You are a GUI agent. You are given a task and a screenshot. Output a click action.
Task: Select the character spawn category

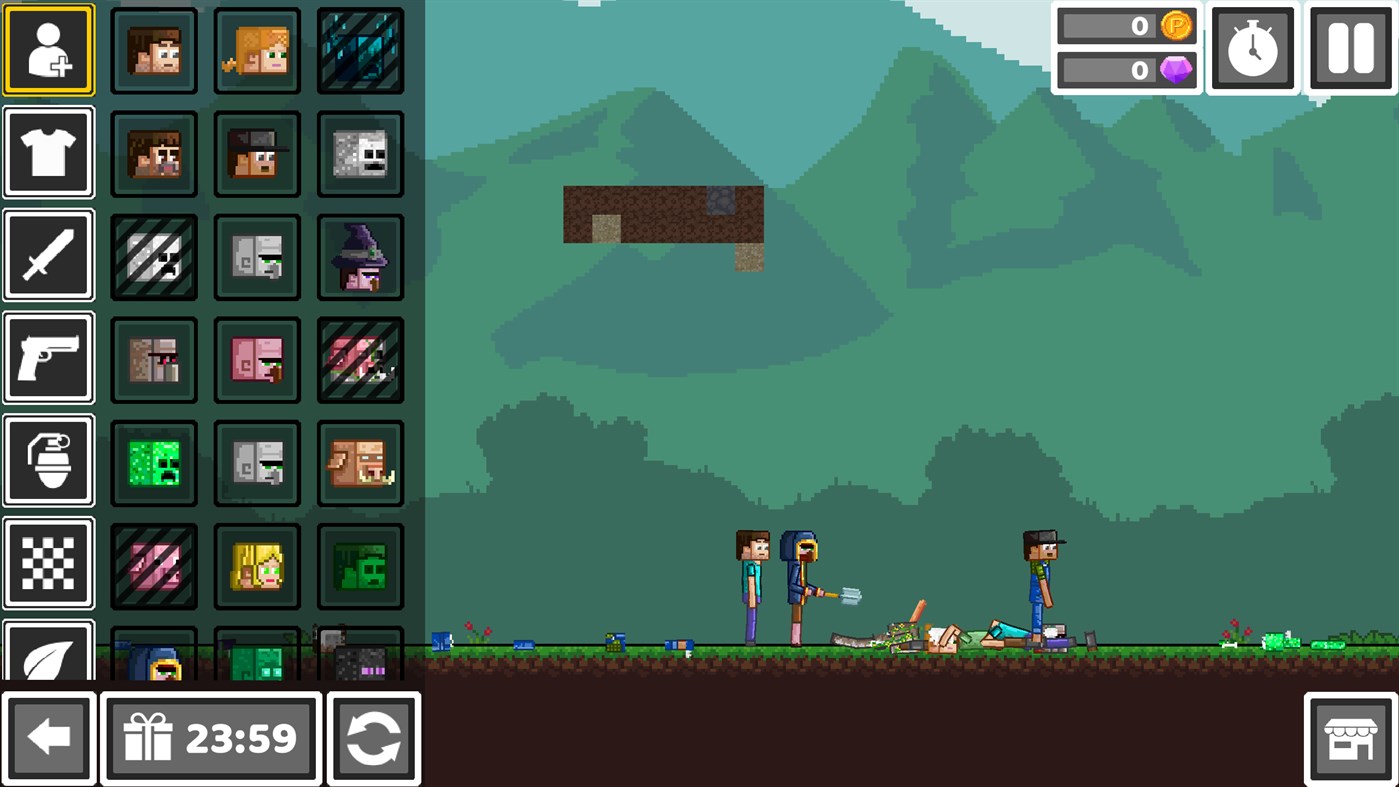[x=48, y=49]
